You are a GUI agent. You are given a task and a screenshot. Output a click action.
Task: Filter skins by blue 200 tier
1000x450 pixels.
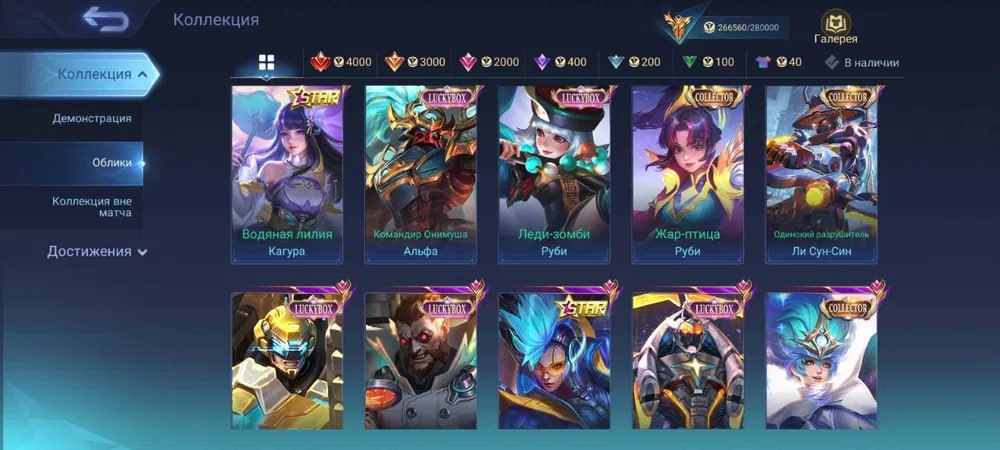pyautogui.click(x=635, y=62)
